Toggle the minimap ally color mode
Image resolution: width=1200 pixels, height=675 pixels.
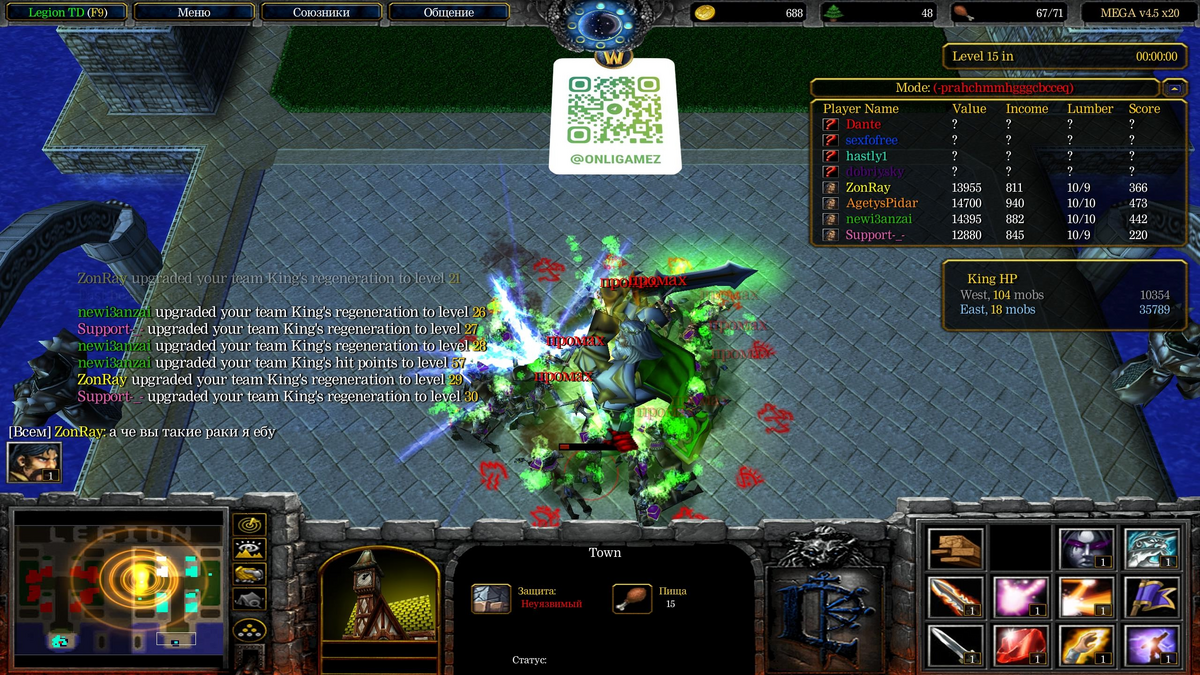point(249,574)
